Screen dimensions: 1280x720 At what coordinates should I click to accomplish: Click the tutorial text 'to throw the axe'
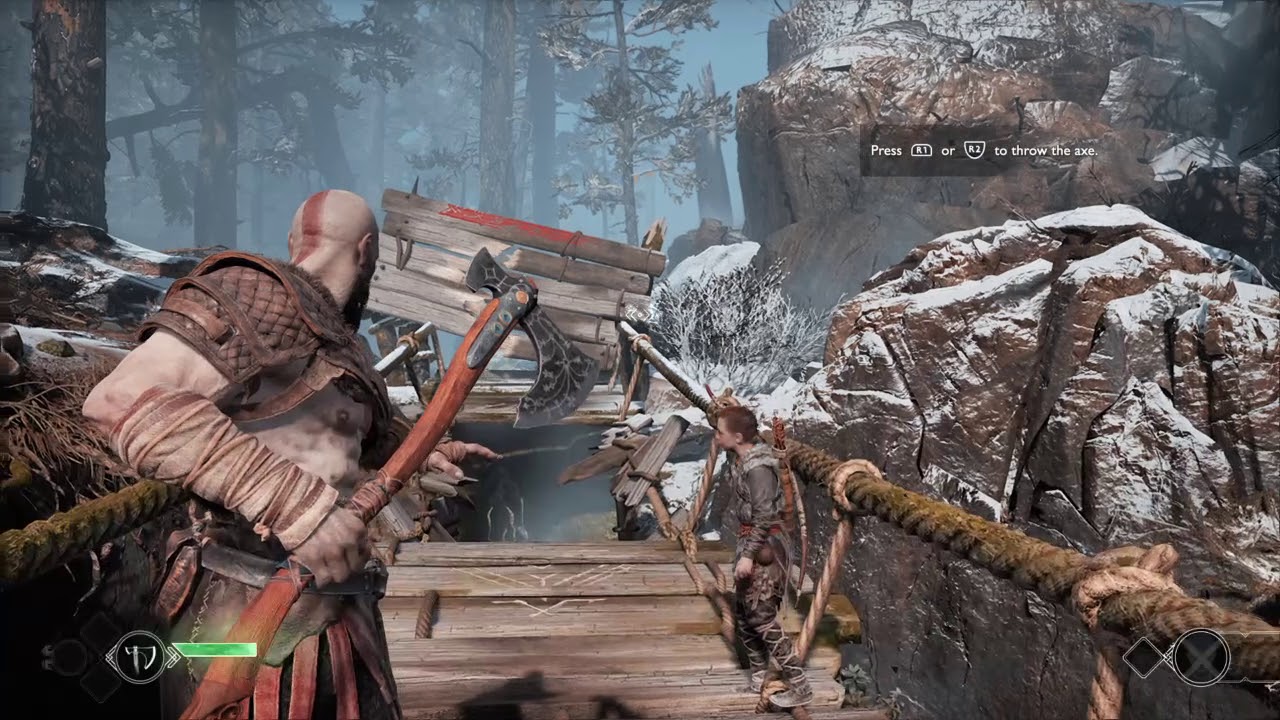pyautogui.click(x=1046, y=150)
